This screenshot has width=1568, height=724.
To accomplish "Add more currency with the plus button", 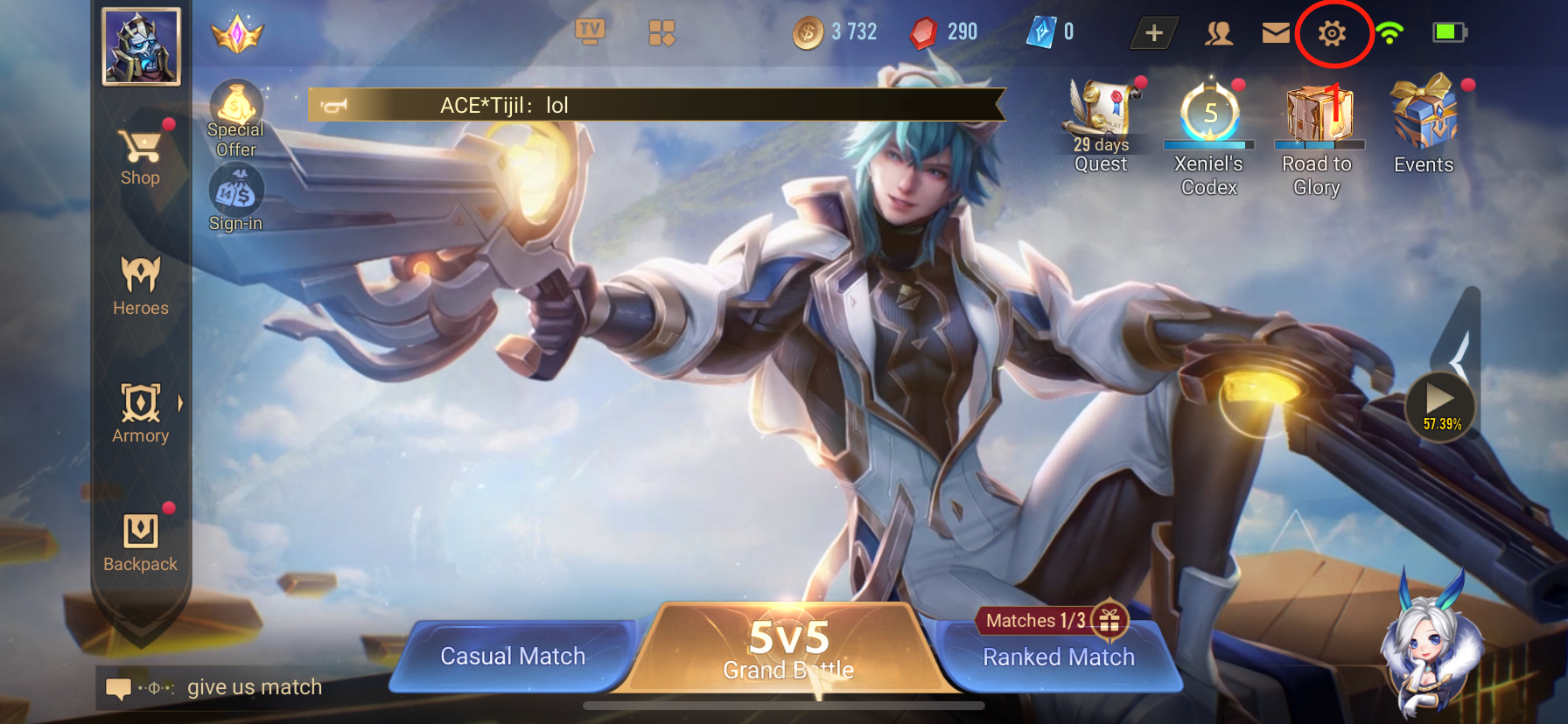I will coord(1154,33).
